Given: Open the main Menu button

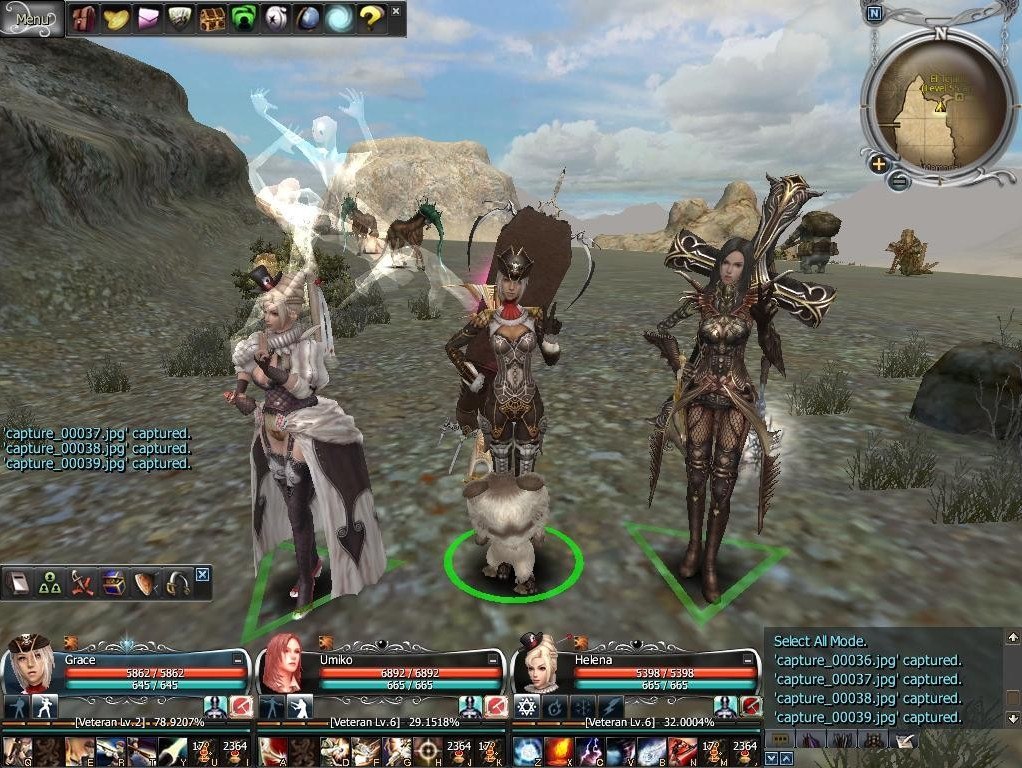Looking at the screenshot, I should click(x=32, y=18).
